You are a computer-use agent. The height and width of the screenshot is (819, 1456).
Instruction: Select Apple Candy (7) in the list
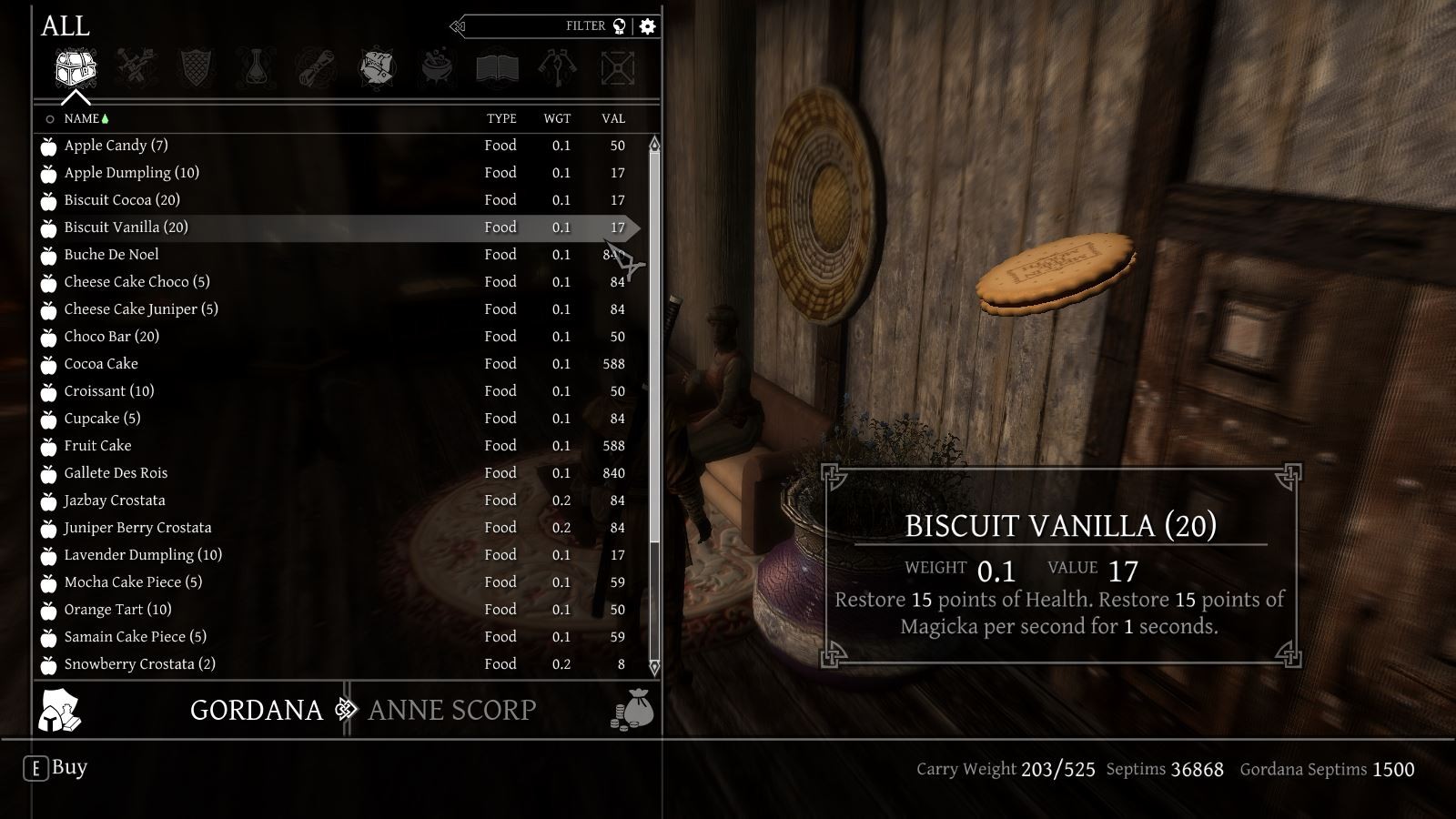point(116,146)
